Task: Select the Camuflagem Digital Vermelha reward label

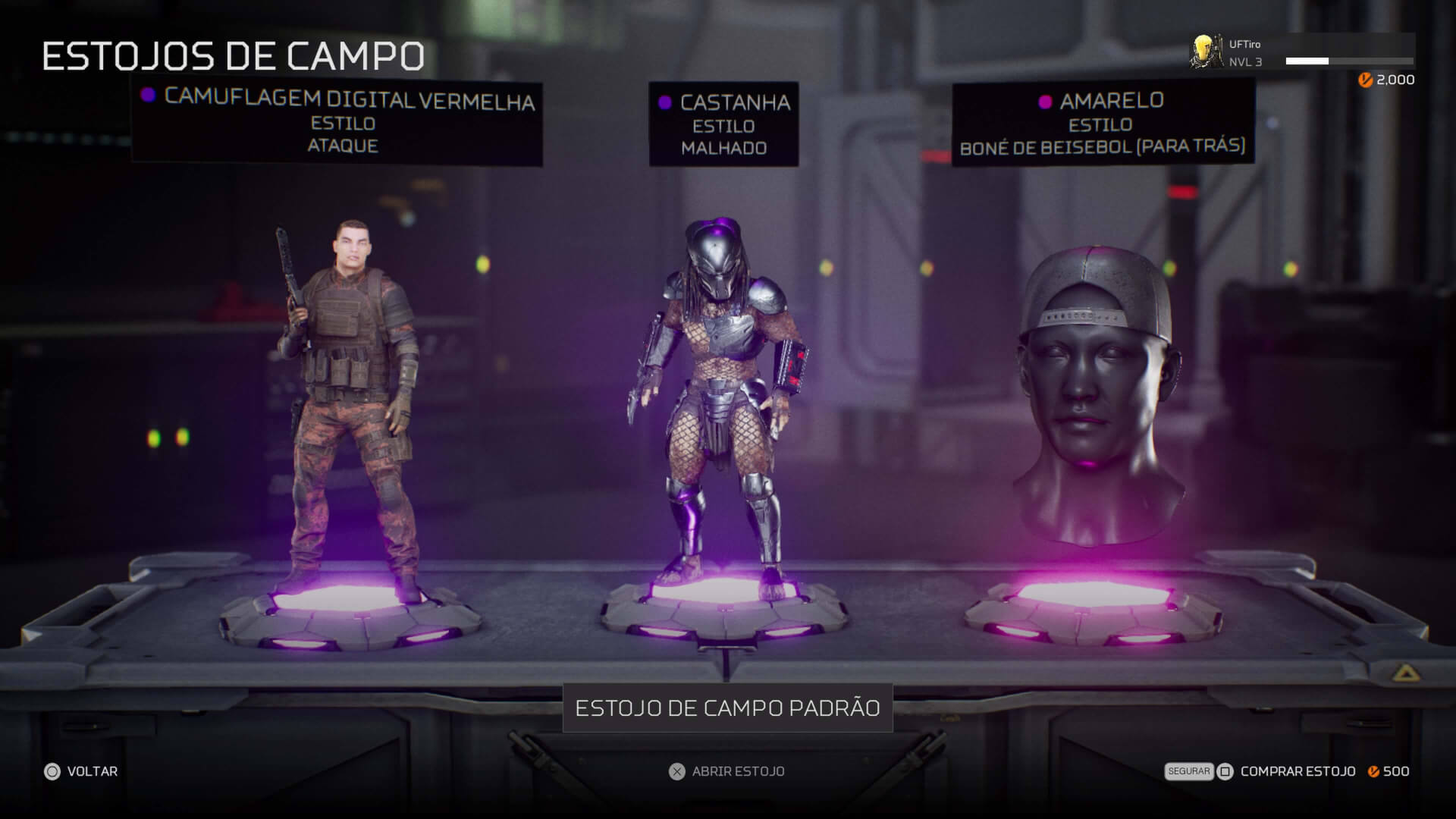Action: (x=337, y=121)
